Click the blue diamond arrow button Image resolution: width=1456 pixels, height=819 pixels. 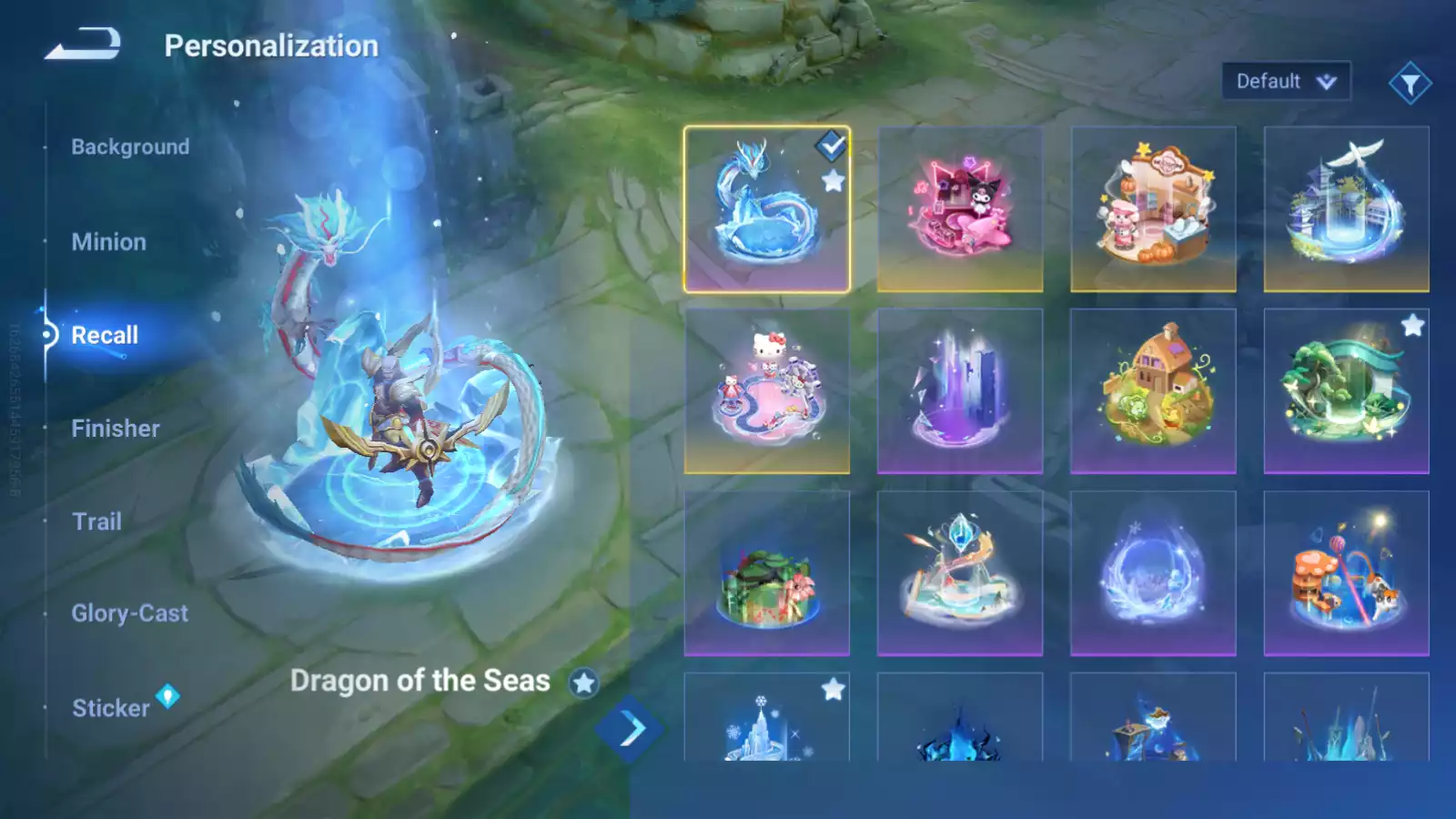[x=629, y=729]
